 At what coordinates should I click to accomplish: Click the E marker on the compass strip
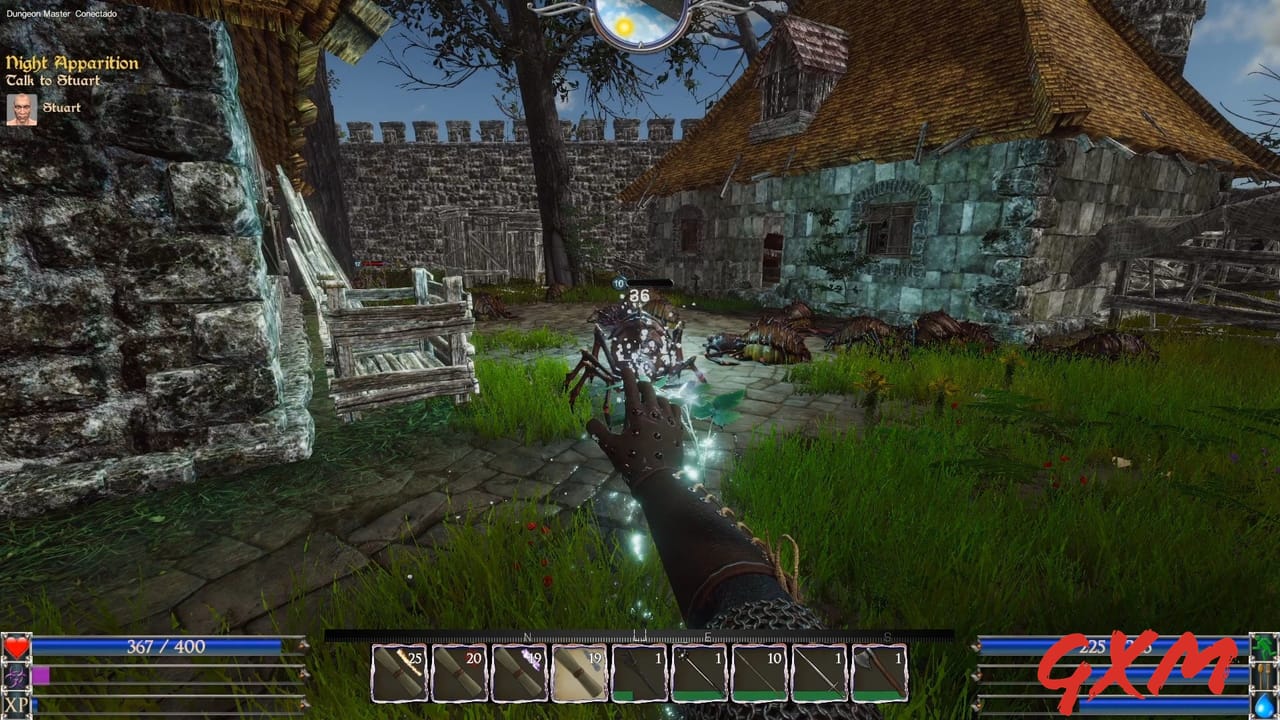pos(708,636)
